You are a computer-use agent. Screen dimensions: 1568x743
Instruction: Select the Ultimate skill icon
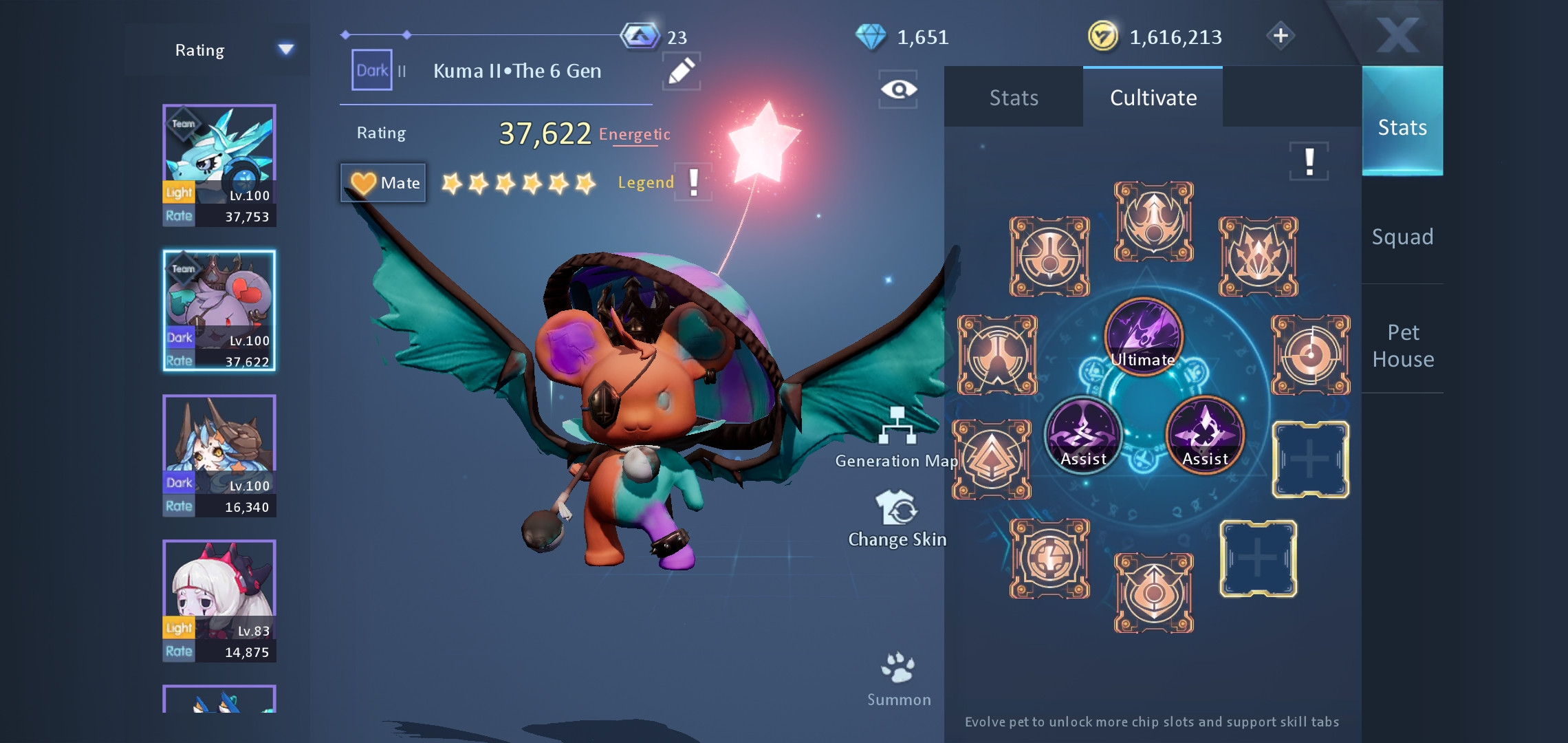(x=1143, y=337)
